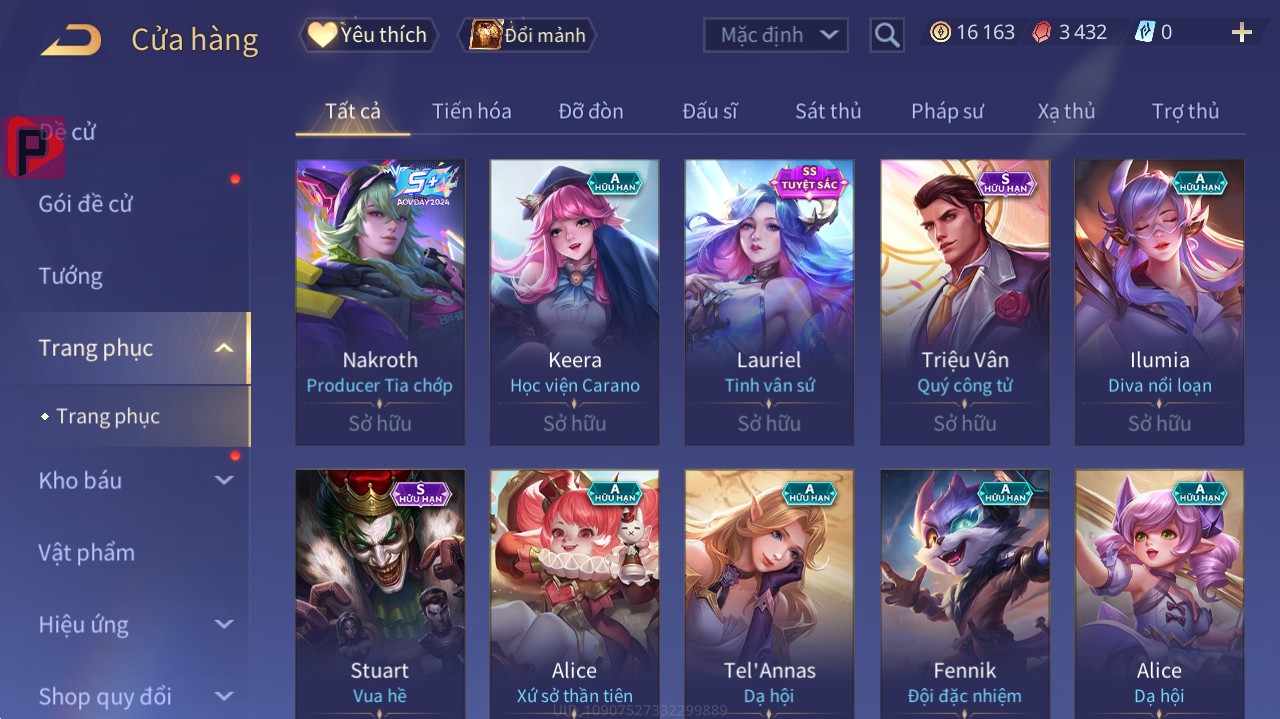This screenshot has height=719, width=1280.
Task: Choose the Trợ thủ tab
Action: pyautogui.click(x=1185, y=111)
